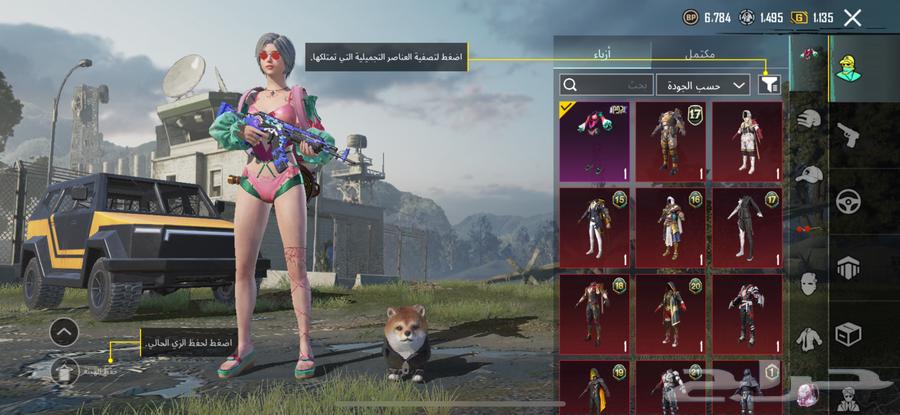
Task: Select the white hooded outfit with red shorts
Action: pyautogui.click(x=747, y=141)
